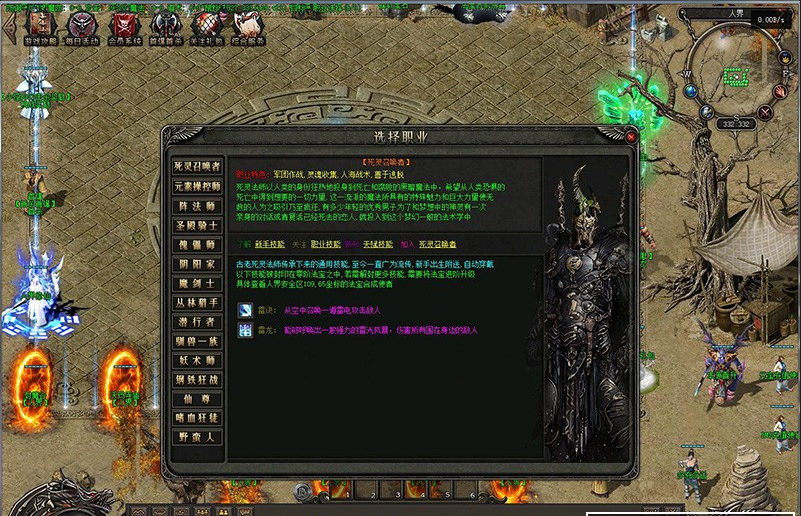
Task: Pick the 阵法师 class button
Action: (x=196, y=205)
